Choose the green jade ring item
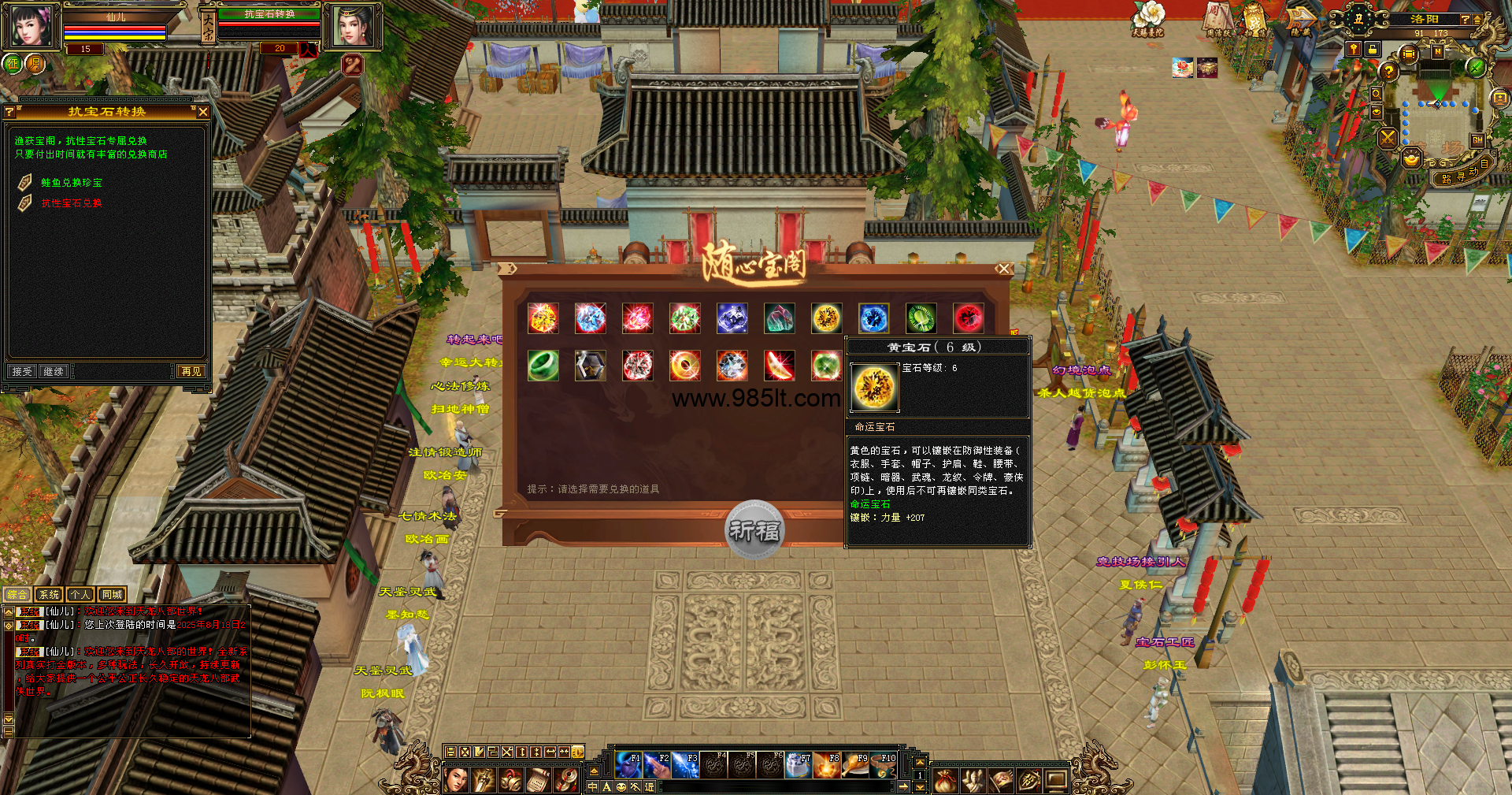 [543, 366]
